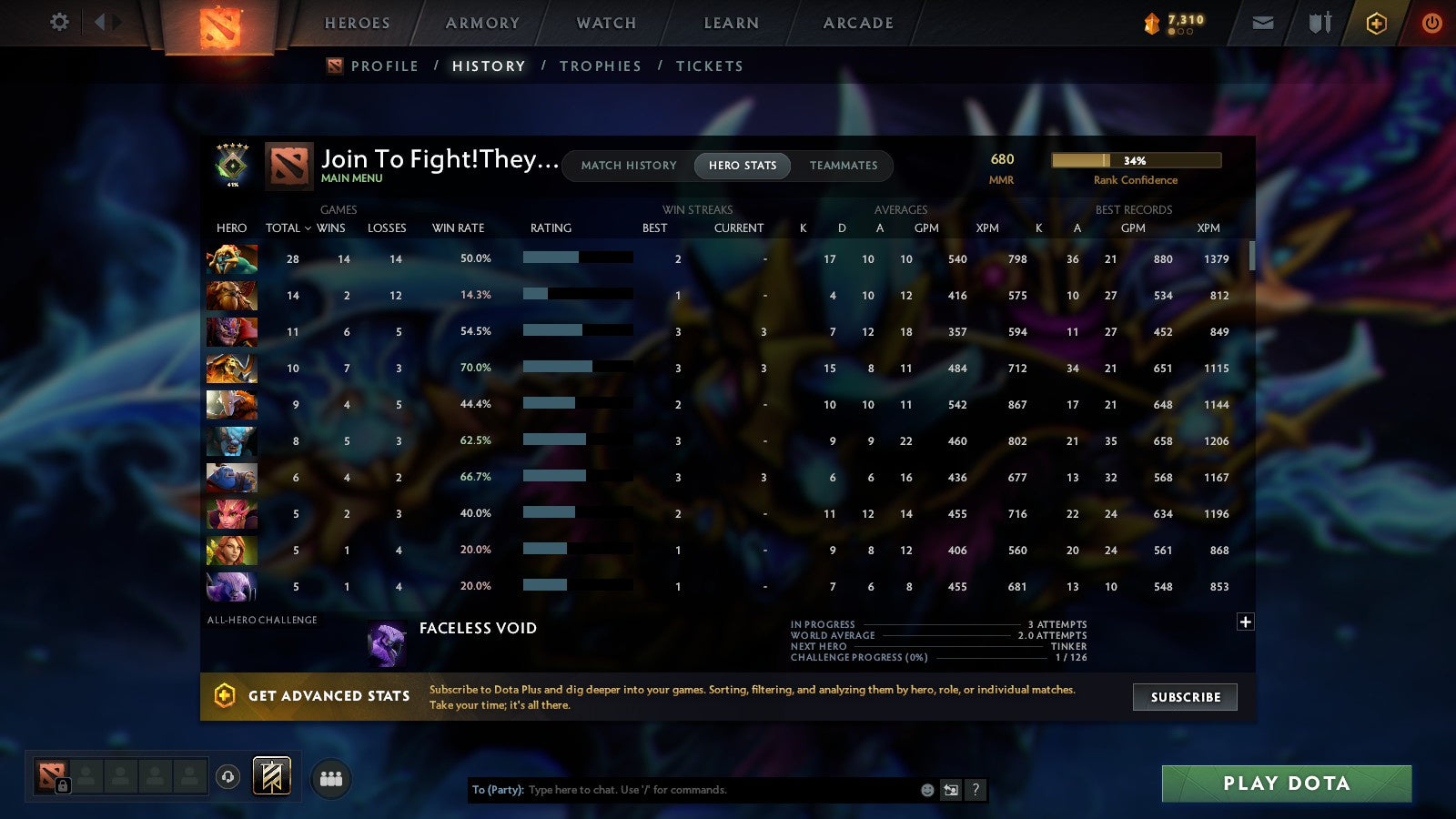Screen dimensions: 1456x819
Task: Click the back navigation arrow
Action: pos(102,21)
